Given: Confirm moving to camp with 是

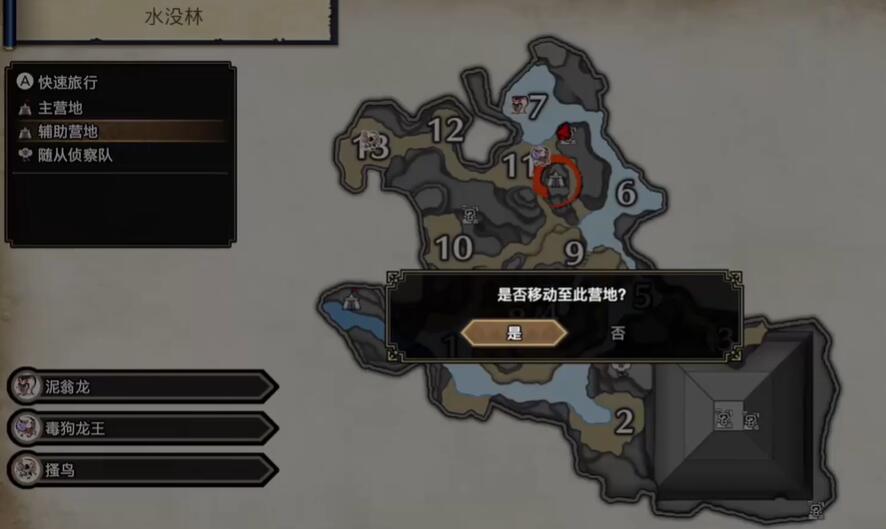Looking at the screenshot, I should [514, 333].
